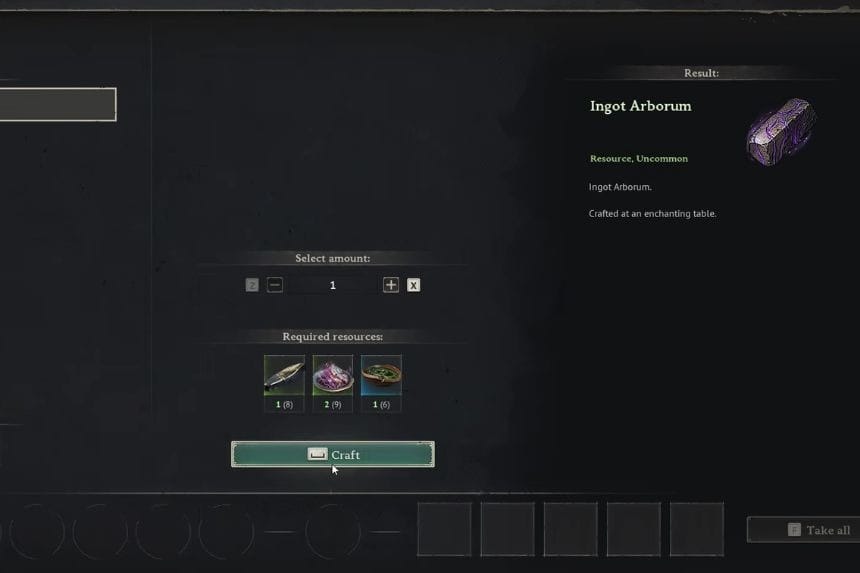Decrease the craft amount with minus
Screen dimensions: 860x573
click(x=275, y=285)
